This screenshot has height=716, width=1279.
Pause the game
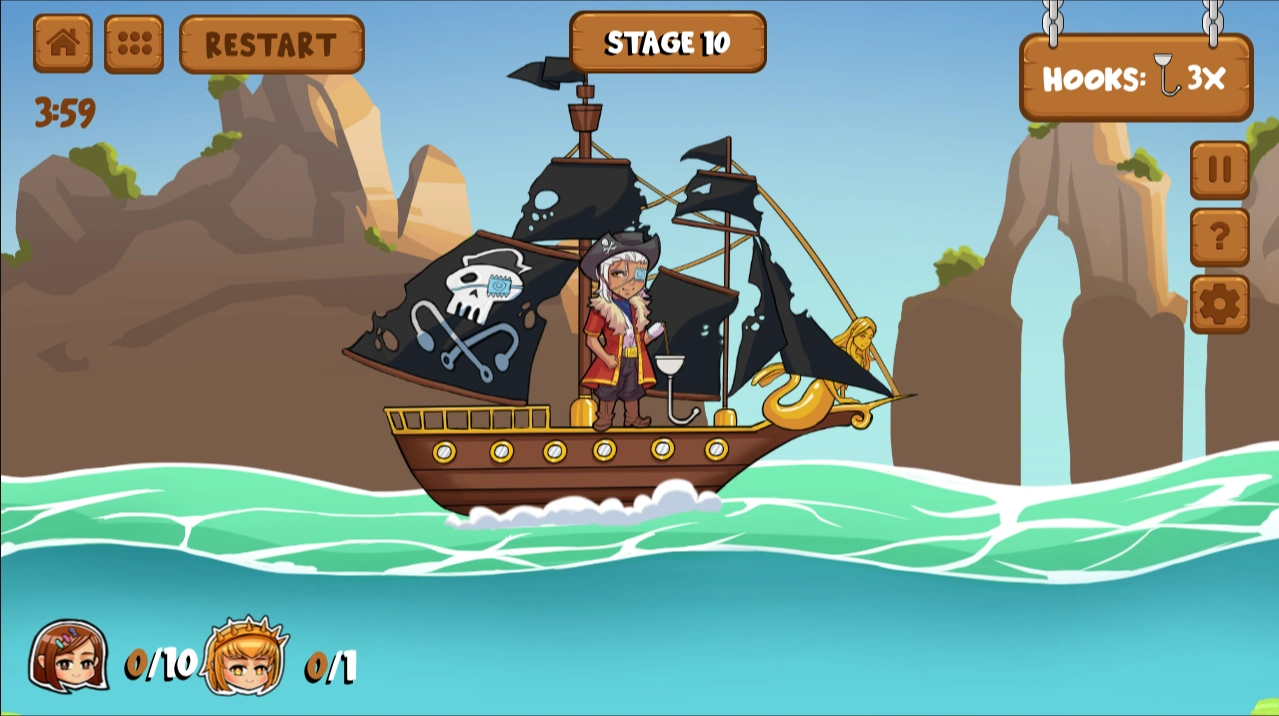pyautogui.click(x=1219, y=170)
